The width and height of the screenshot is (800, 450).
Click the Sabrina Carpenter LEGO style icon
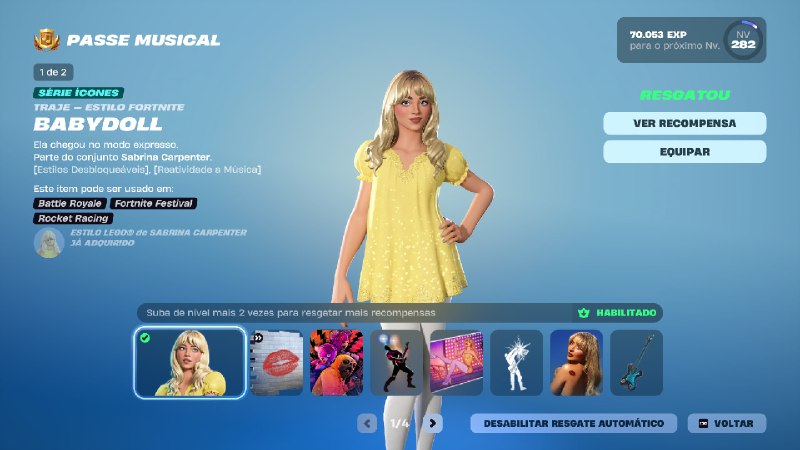pos(49,242)
